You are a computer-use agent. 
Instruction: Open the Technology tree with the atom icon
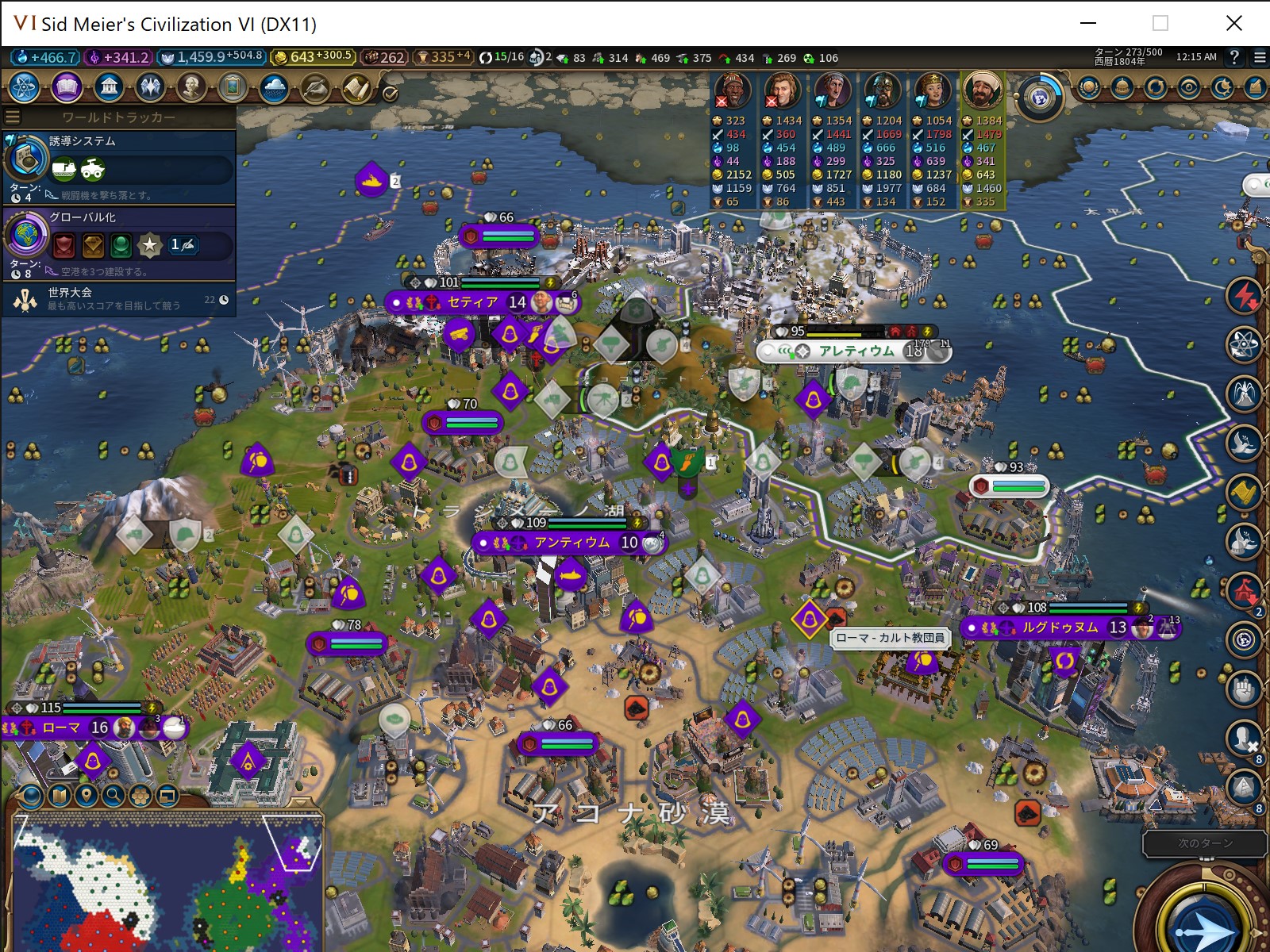(24, 88)
